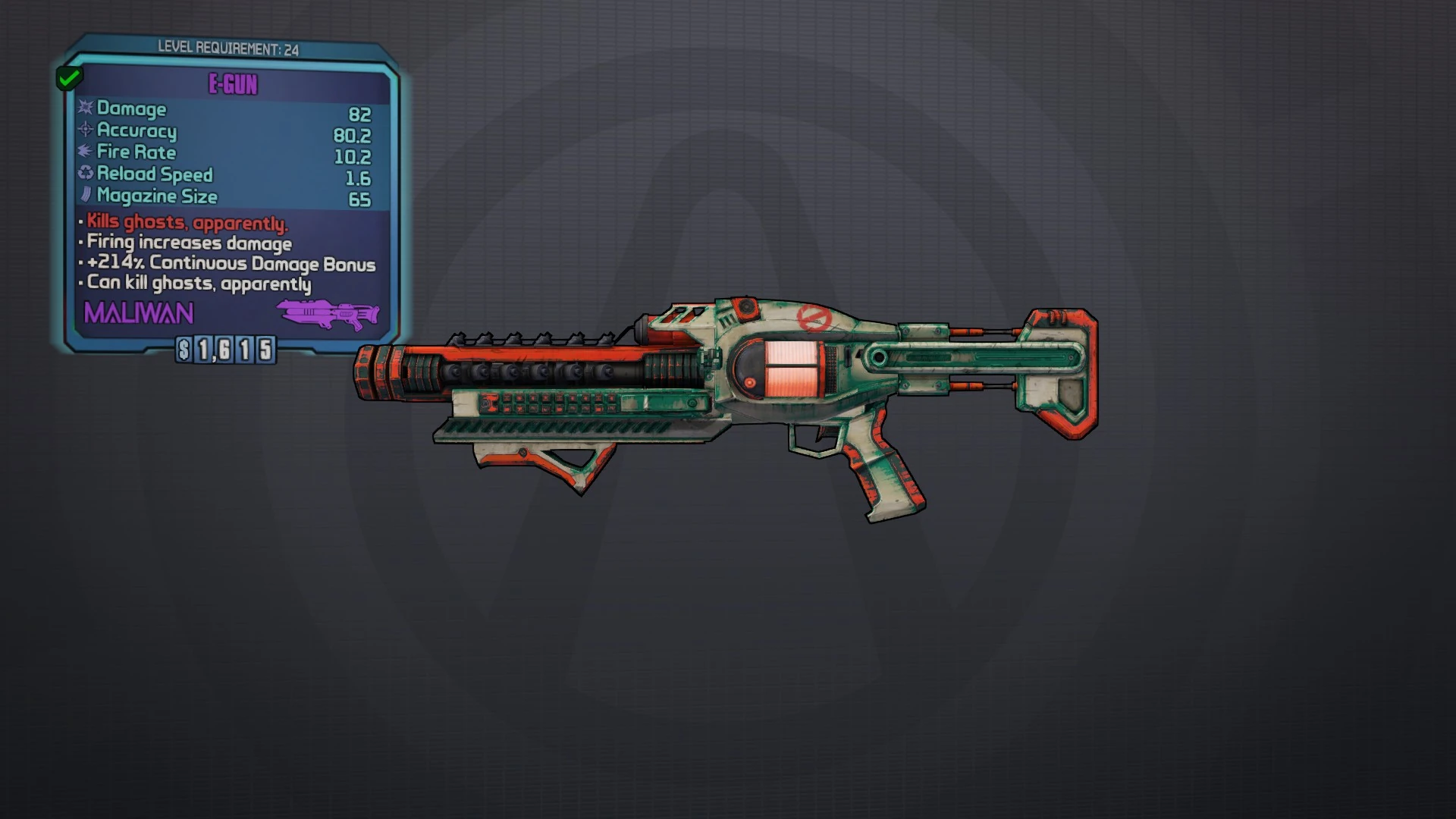Screen dimensions: 1456x819
Task: Select the E-GUN title bar
Action: point(234,84)
